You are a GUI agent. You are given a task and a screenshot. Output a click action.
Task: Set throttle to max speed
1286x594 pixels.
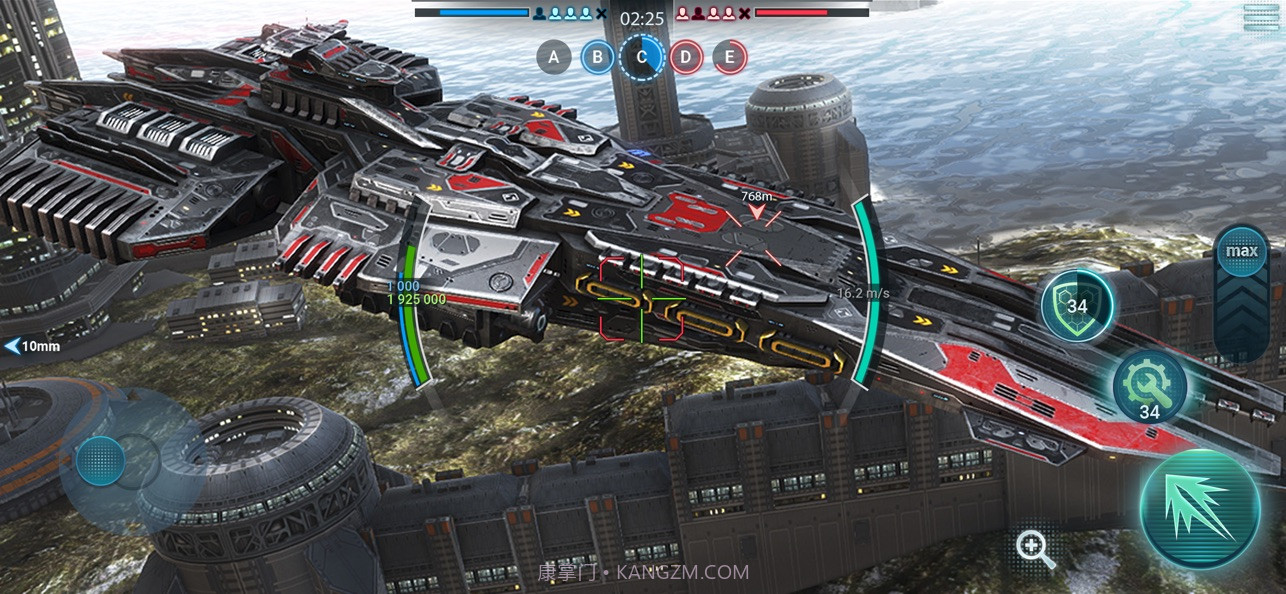1242,250
